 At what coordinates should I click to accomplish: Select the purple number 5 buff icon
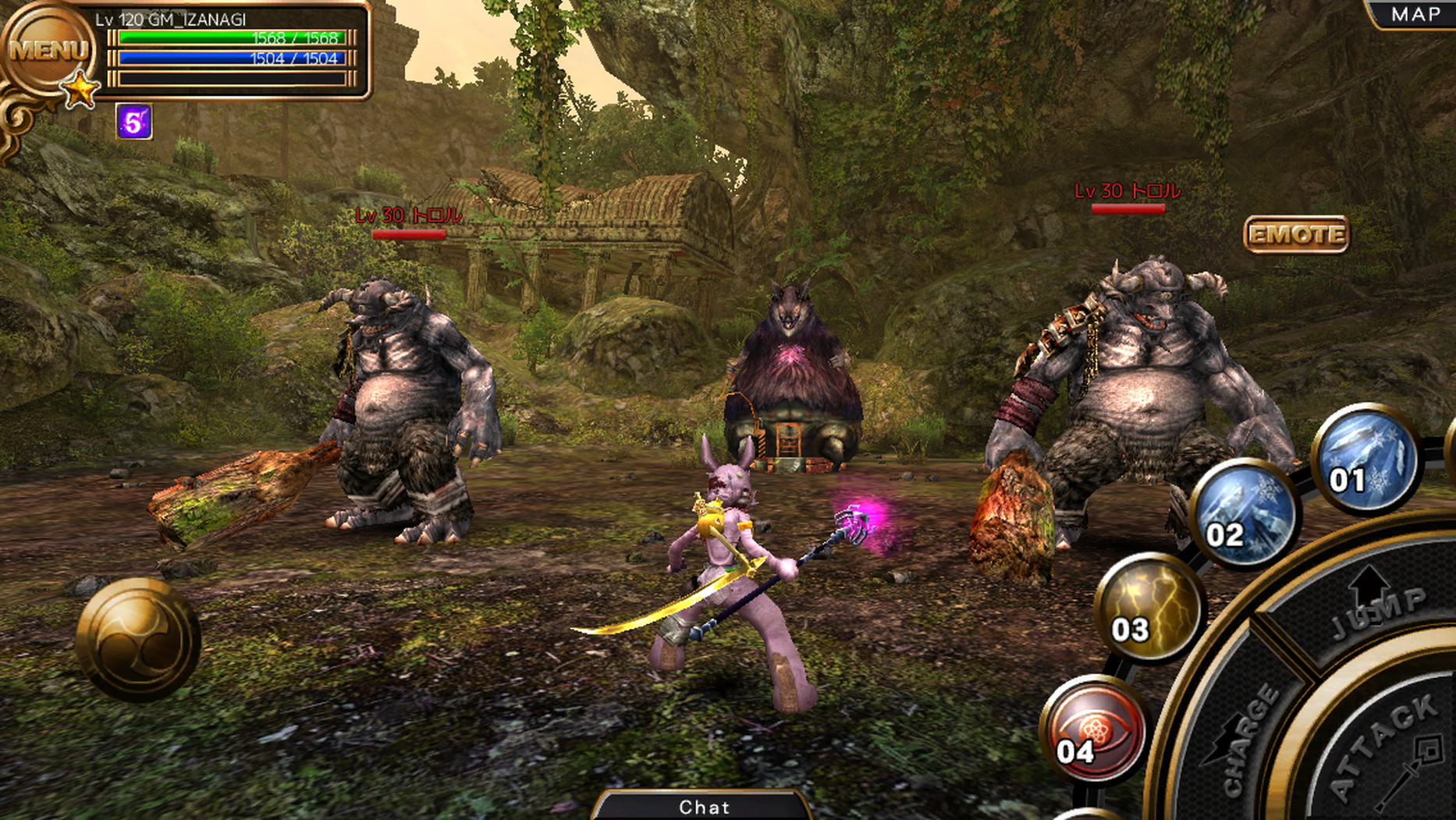[x=133, y=122]
